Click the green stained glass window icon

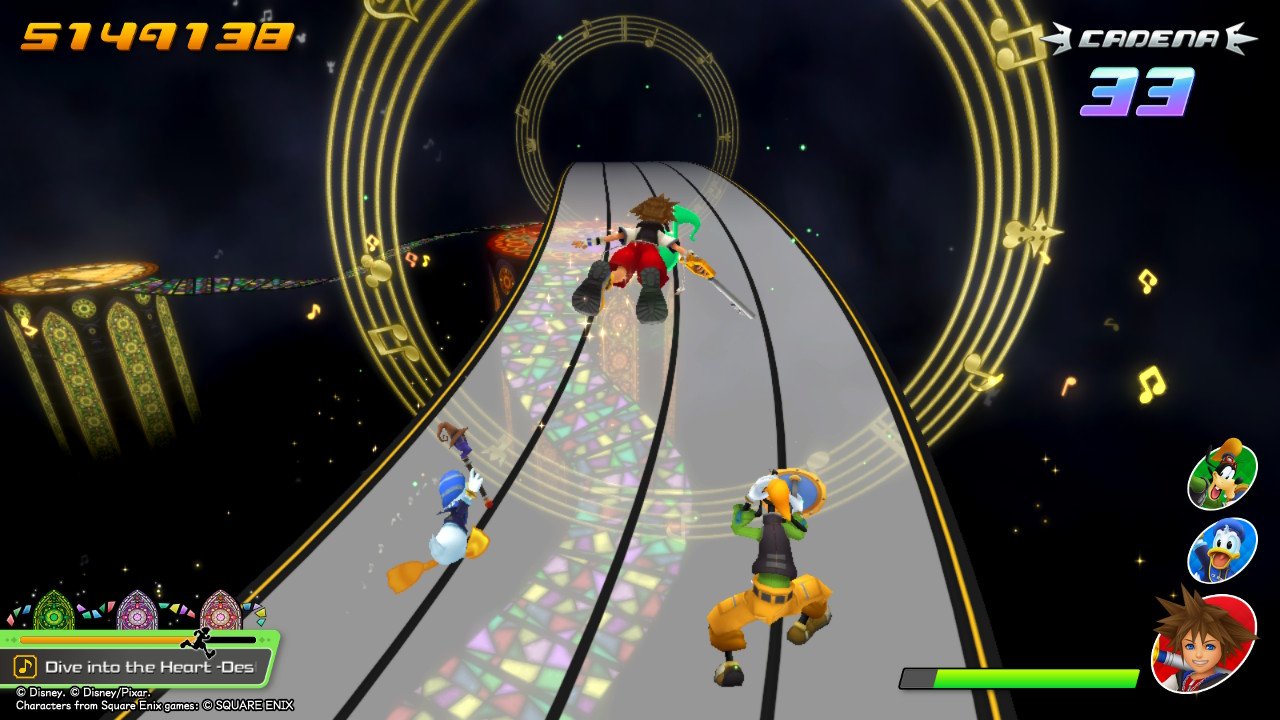52,615
